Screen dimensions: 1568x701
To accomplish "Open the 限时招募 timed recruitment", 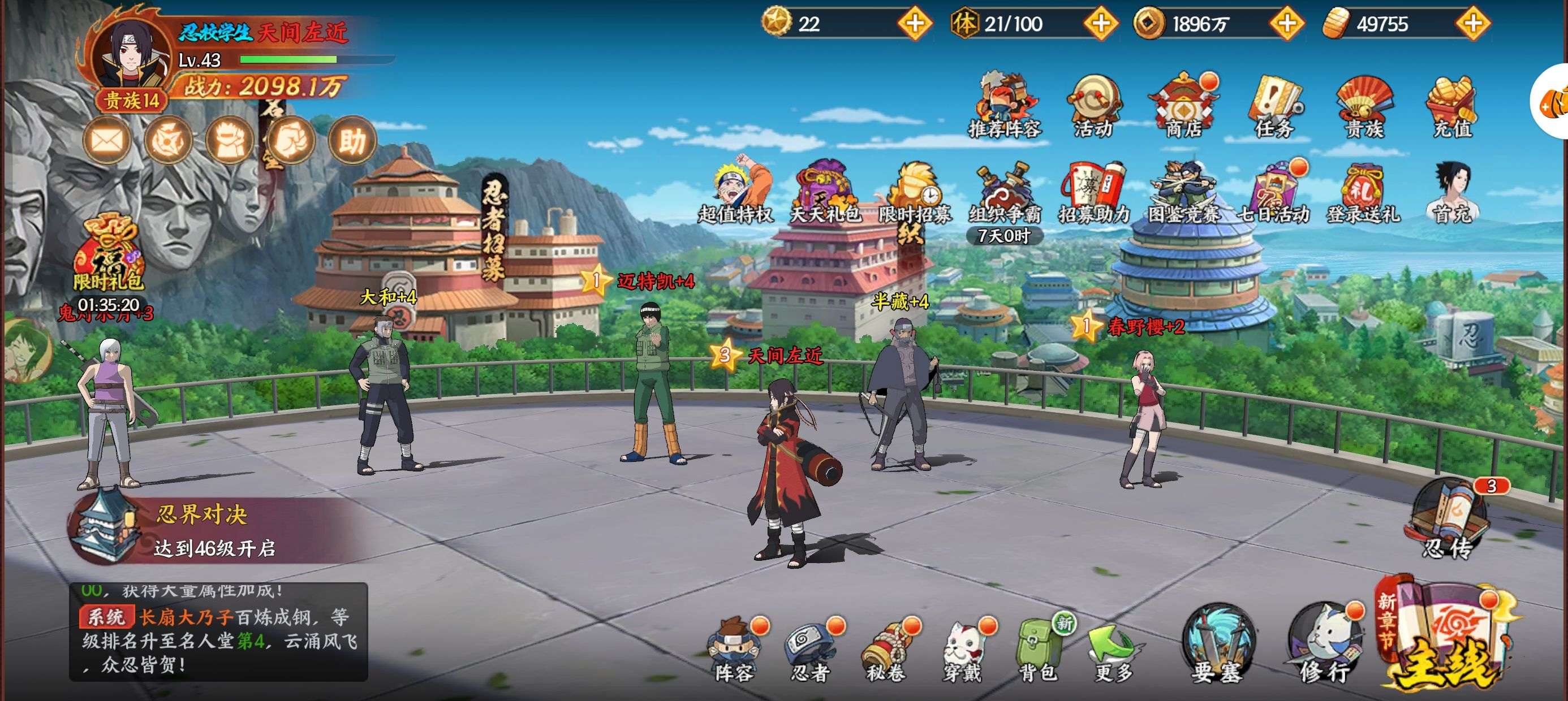I will tap(914, 192).
